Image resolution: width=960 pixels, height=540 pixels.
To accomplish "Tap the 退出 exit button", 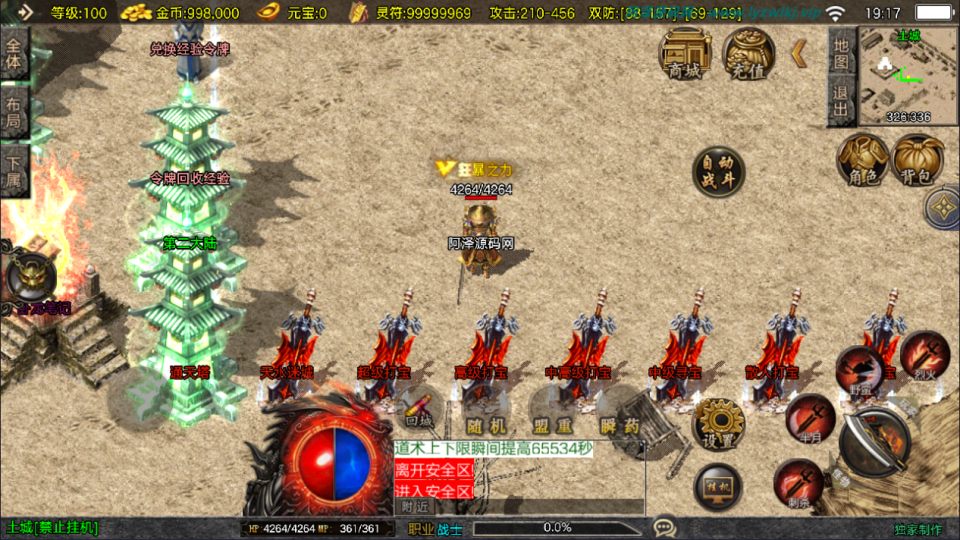I will [x=841, y=101].
